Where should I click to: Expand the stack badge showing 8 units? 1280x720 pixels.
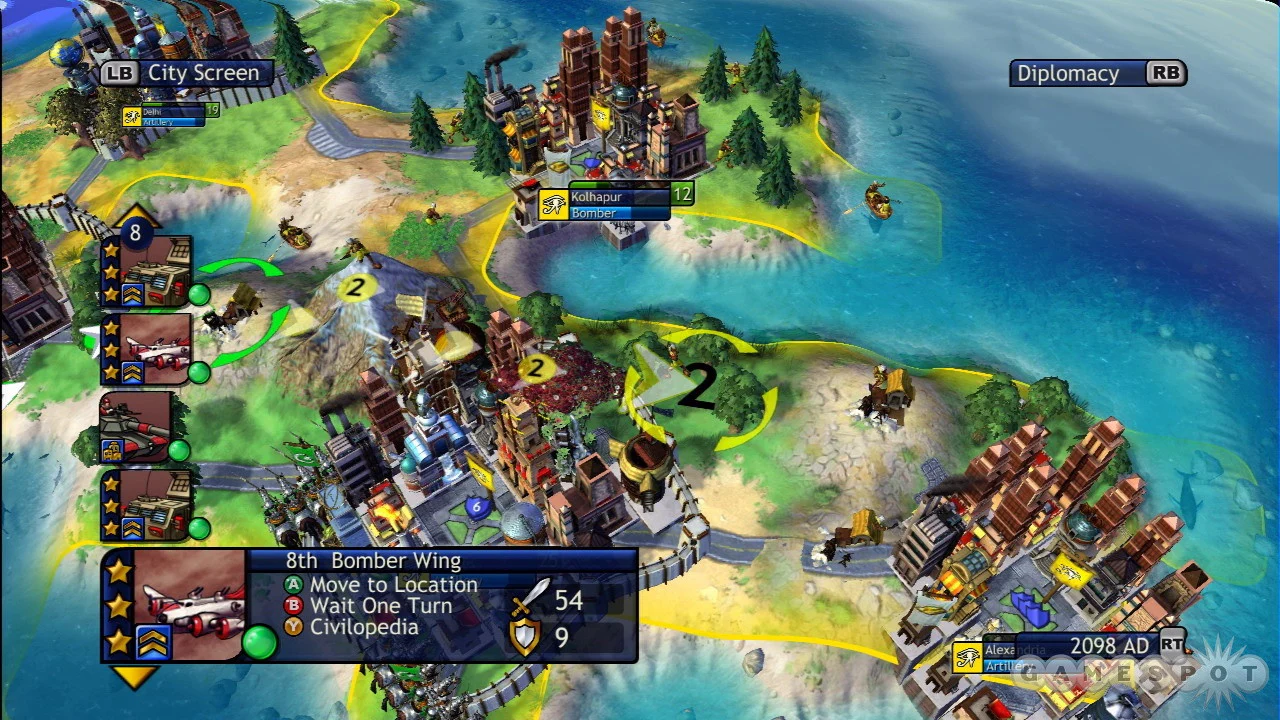click(138, 231)
